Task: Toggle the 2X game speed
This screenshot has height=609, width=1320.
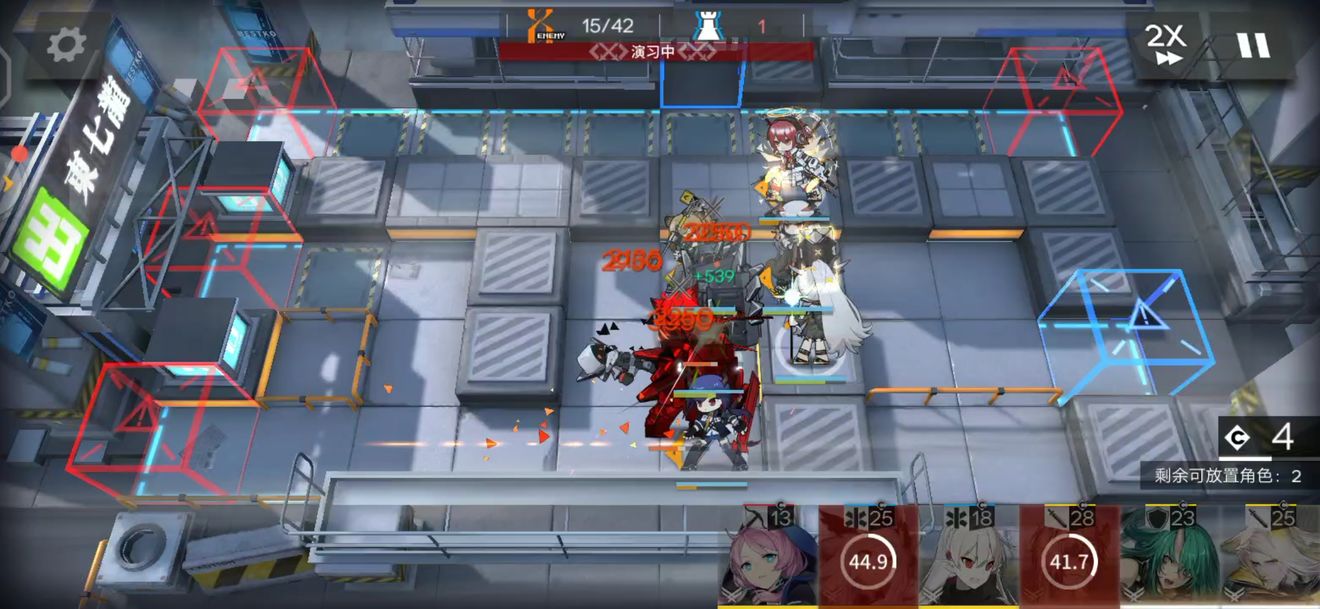Action: point(1164,43)
